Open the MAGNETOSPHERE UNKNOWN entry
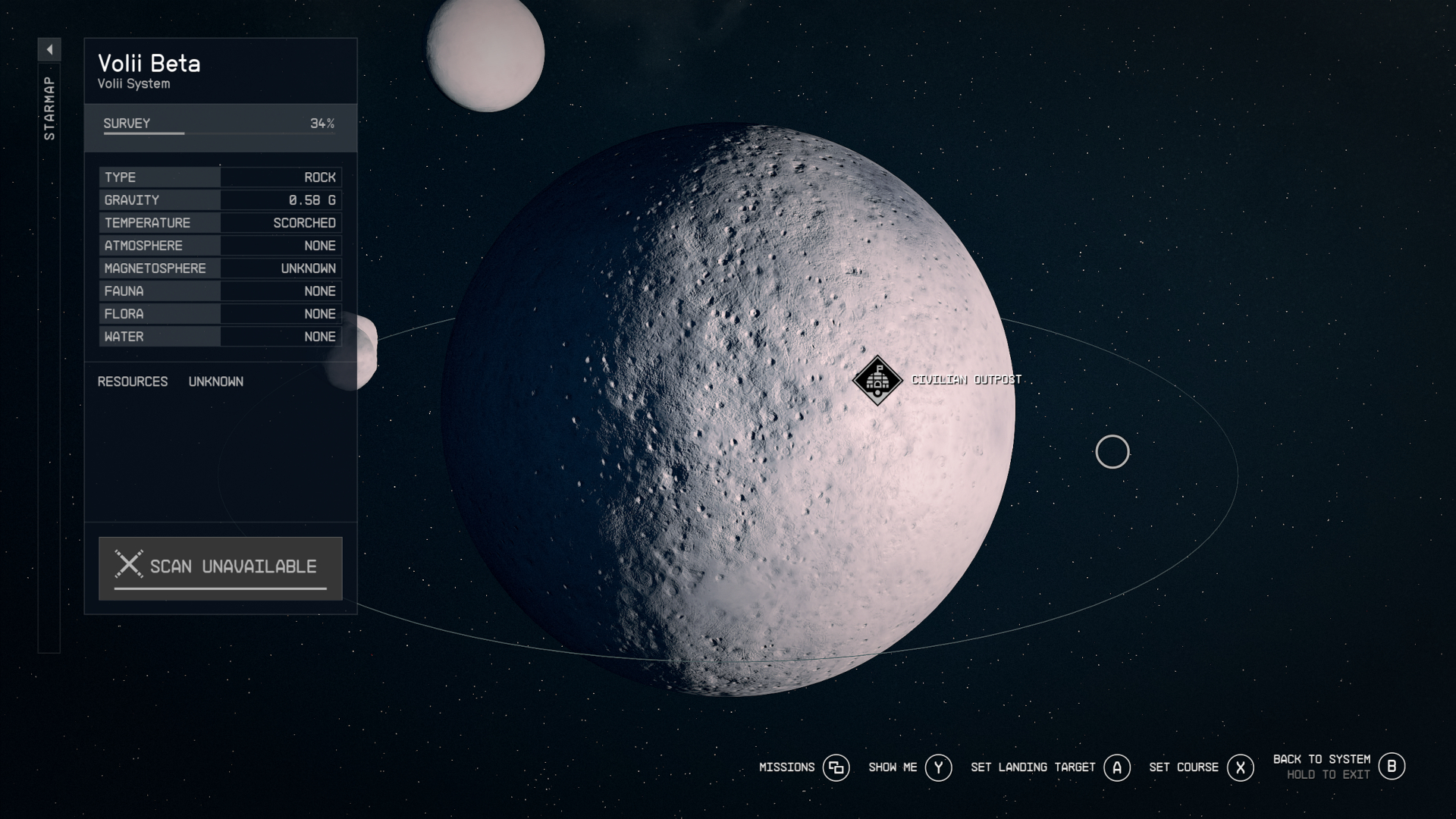 tap(220, 268)
